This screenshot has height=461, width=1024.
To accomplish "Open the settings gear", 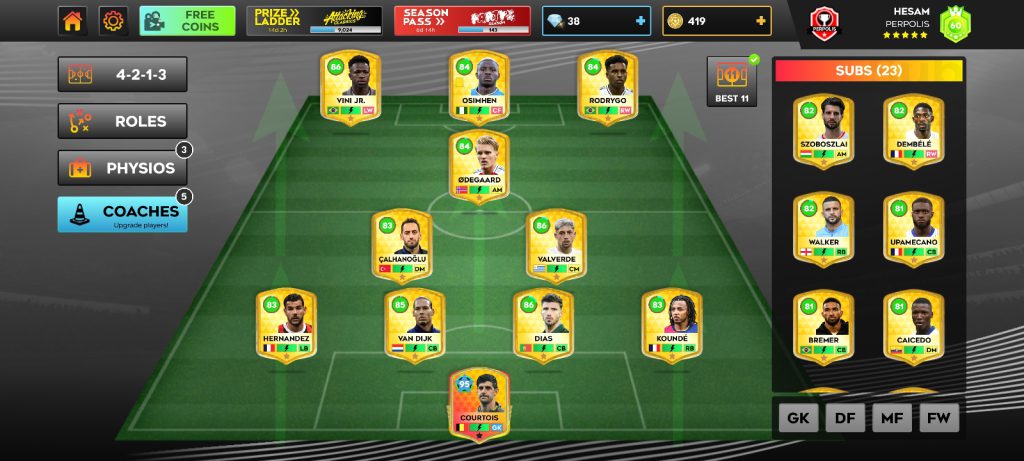I will click(x=114, y=21).
